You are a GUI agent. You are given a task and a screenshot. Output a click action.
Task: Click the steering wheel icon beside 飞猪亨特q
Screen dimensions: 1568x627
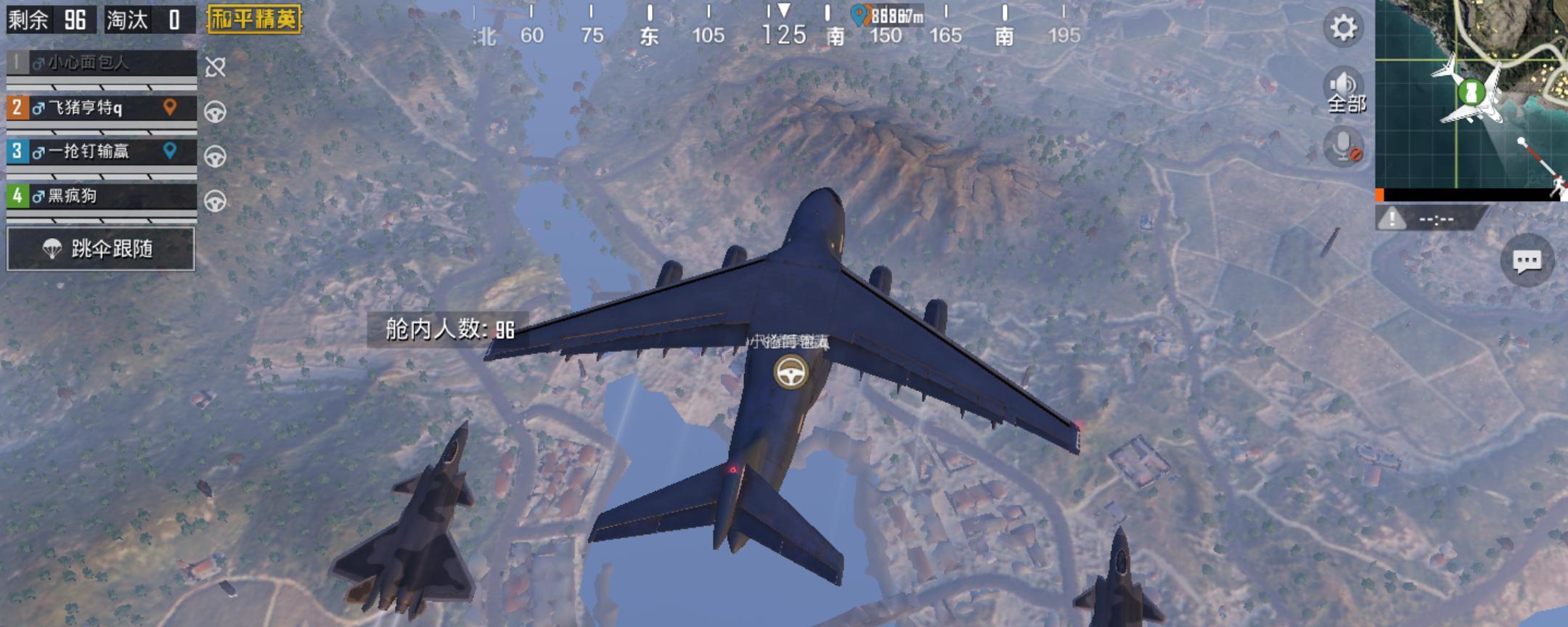coord(216,112)
